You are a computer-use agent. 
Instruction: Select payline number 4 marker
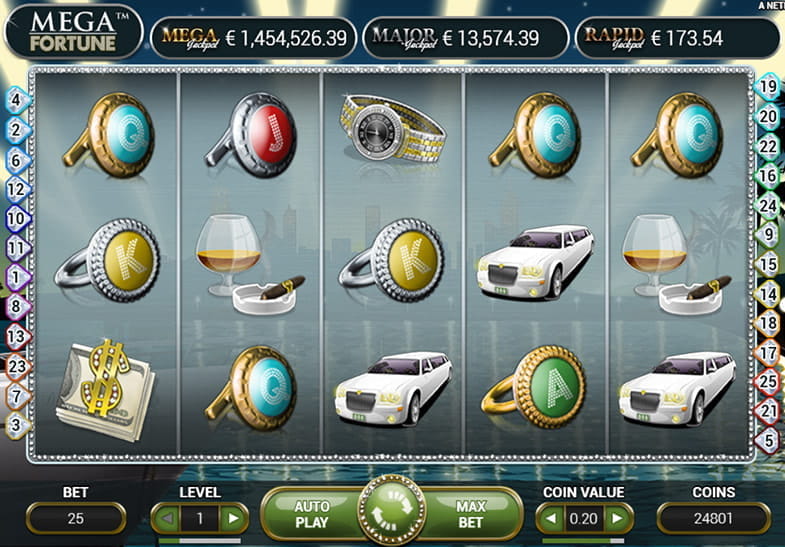pyautogui.click(x=16, y=99)
